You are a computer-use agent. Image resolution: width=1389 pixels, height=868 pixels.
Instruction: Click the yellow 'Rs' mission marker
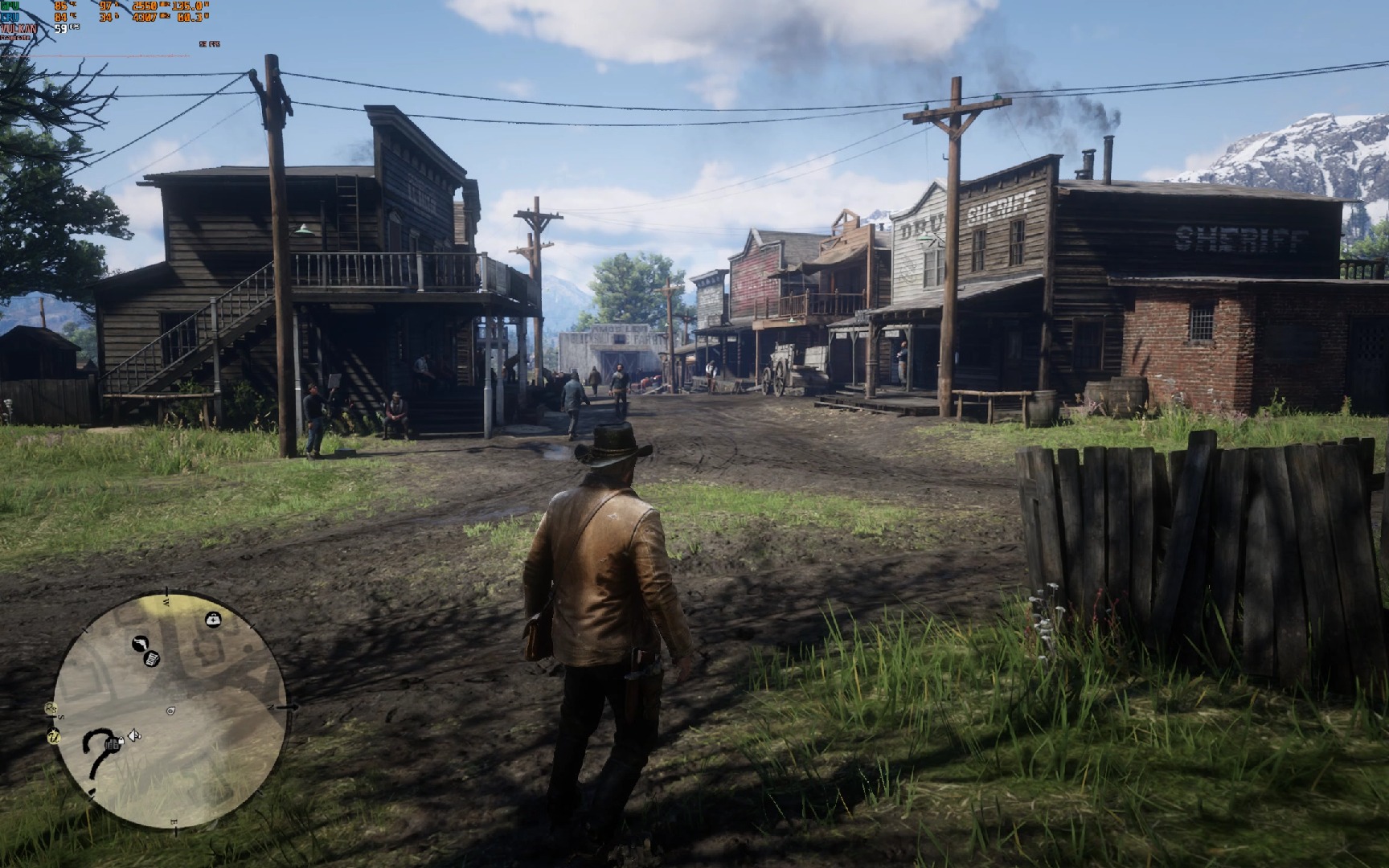tap(51, 708)
